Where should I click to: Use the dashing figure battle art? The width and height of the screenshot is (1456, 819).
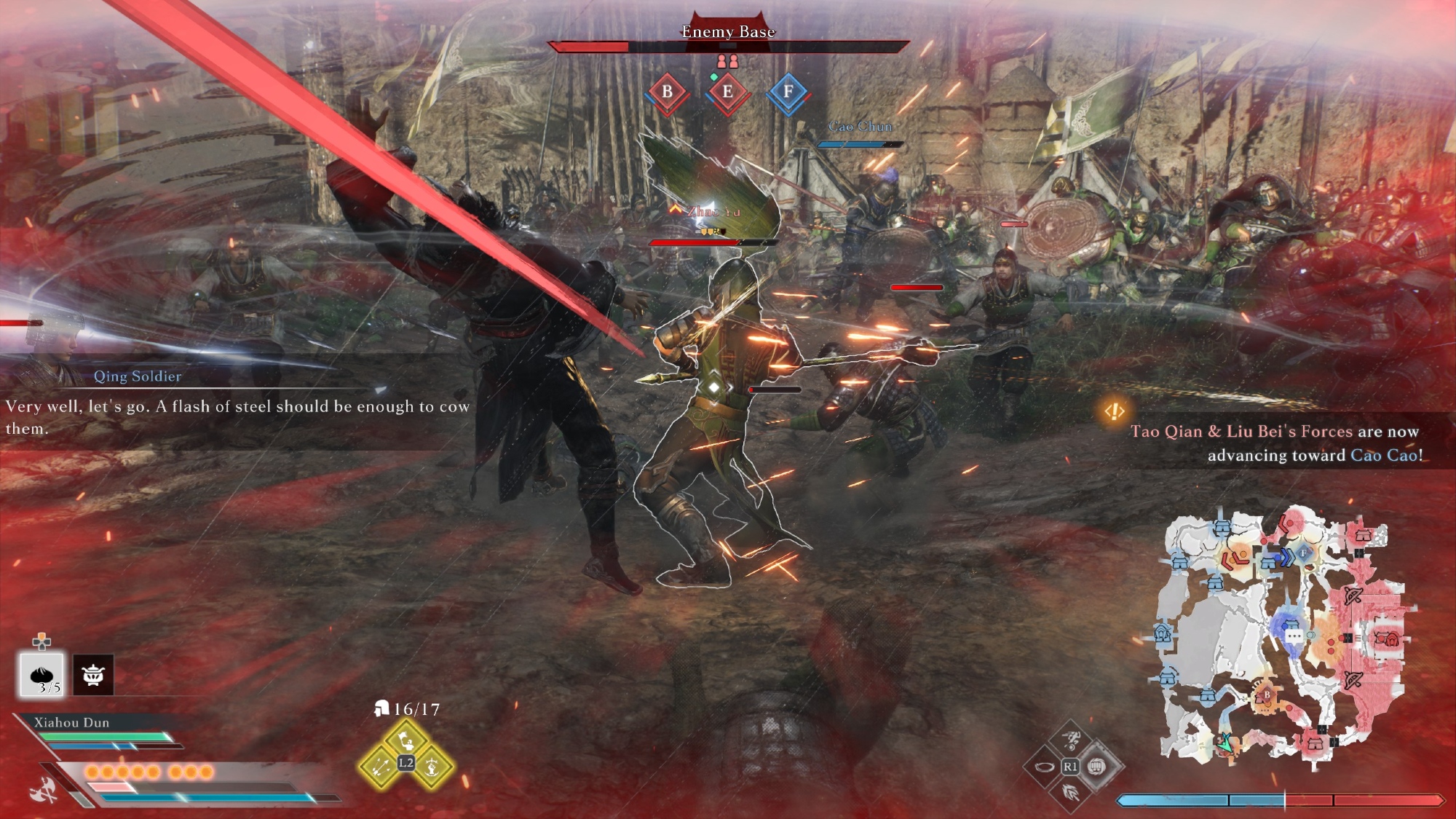(x=1070, y=740)
